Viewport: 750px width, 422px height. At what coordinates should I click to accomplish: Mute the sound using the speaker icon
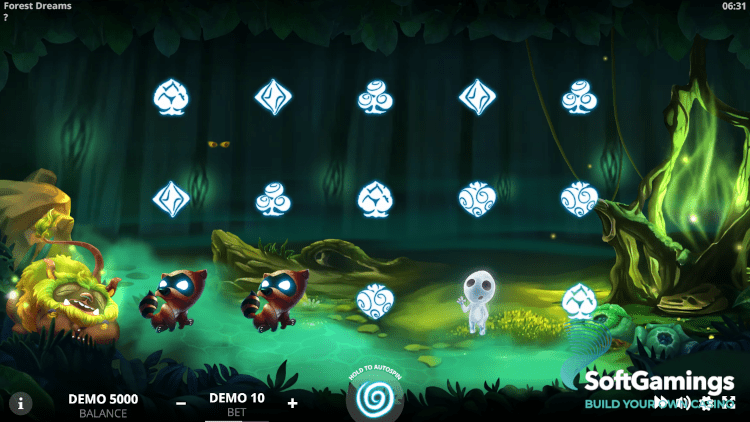point(684,403)
